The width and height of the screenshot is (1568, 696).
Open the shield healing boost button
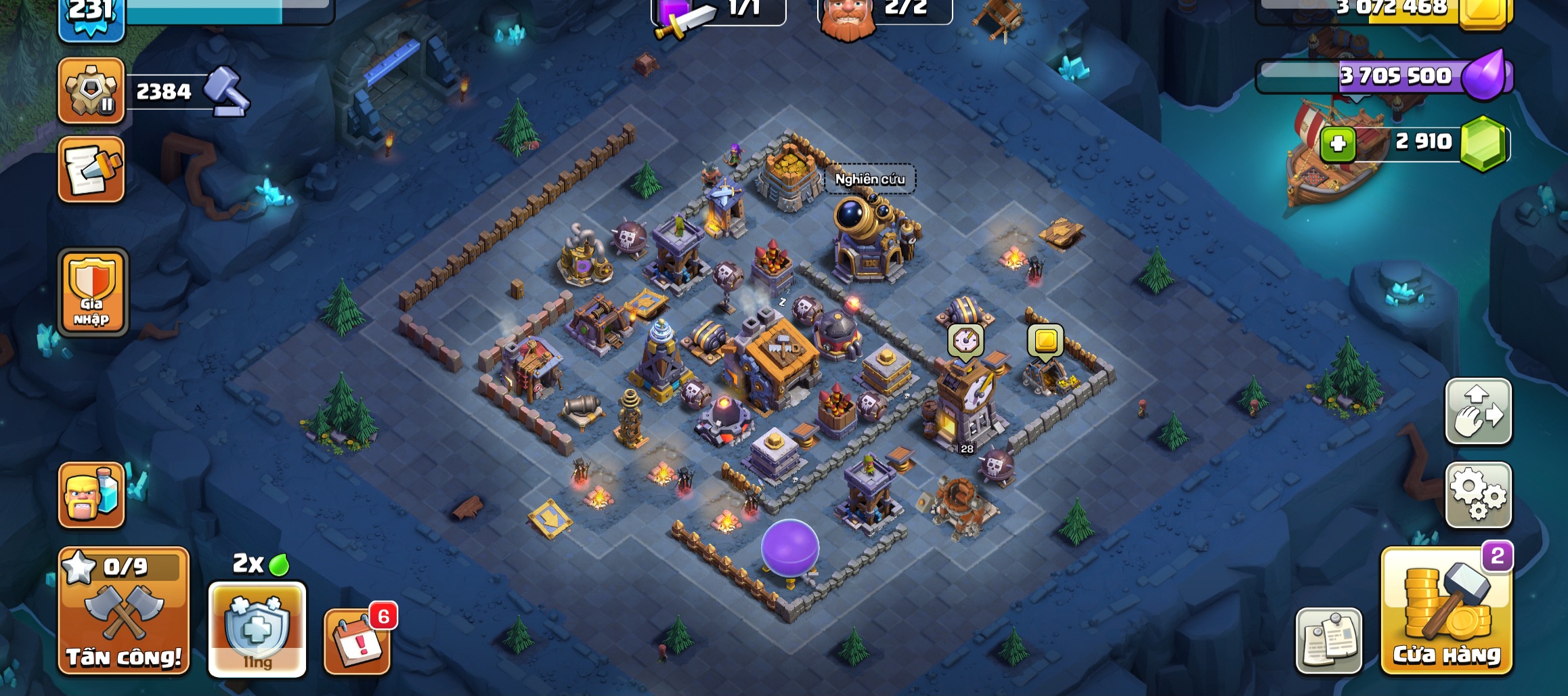click(x=257, y=629)
